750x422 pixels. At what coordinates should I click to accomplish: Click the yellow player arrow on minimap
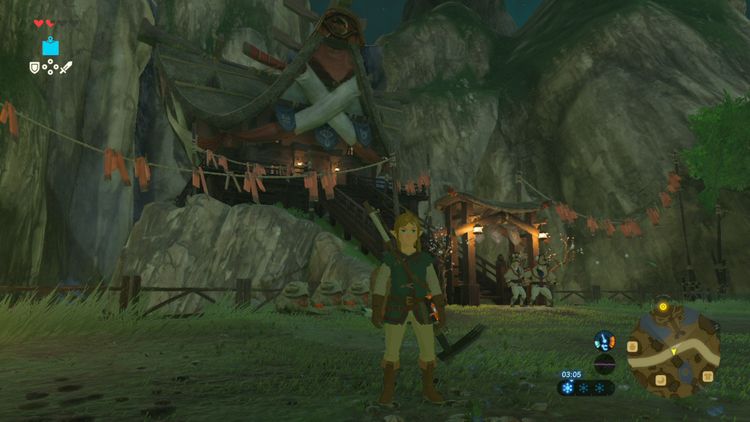[x=673, y=351]
